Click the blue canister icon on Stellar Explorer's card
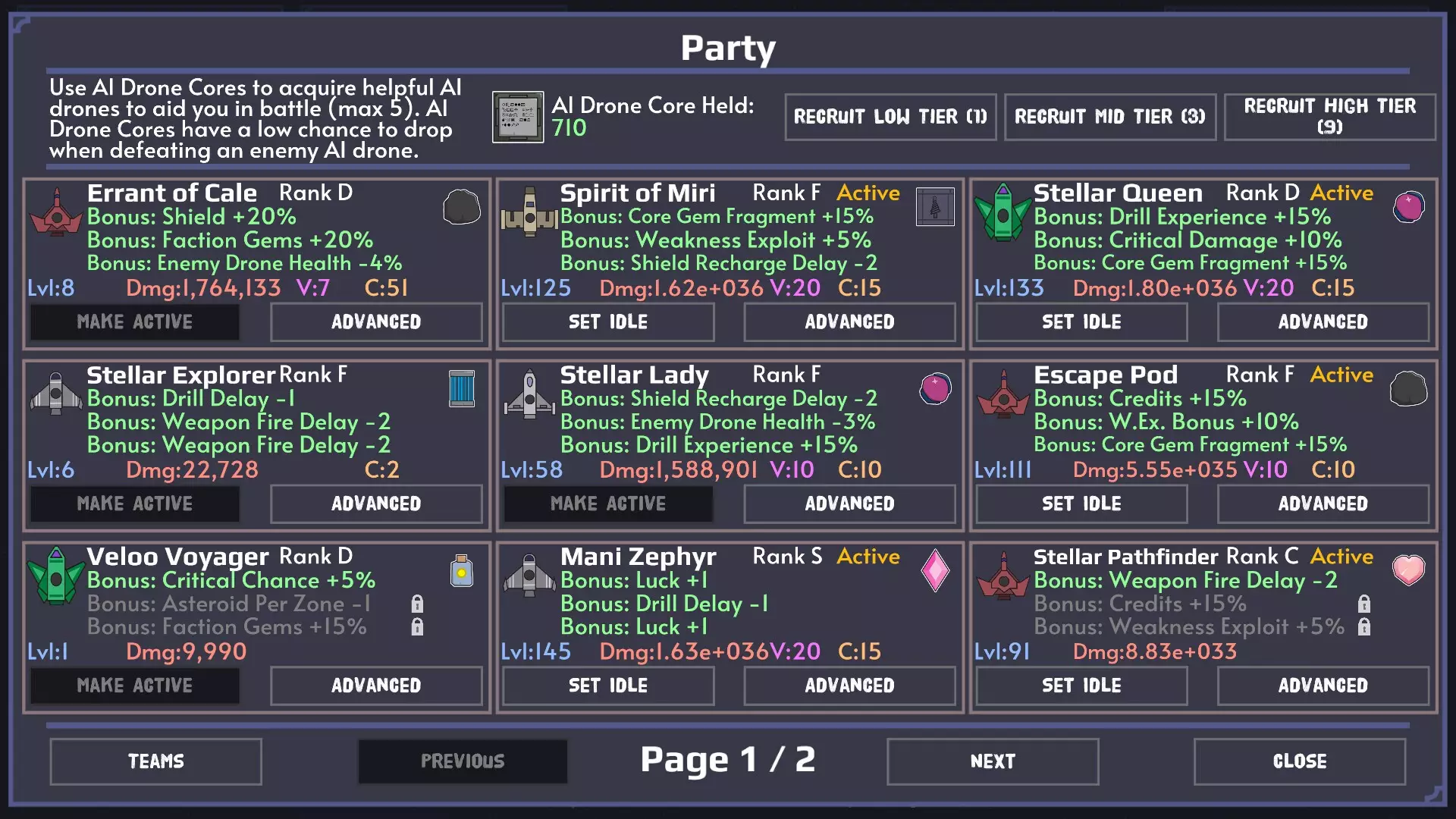 click(462, 388)
